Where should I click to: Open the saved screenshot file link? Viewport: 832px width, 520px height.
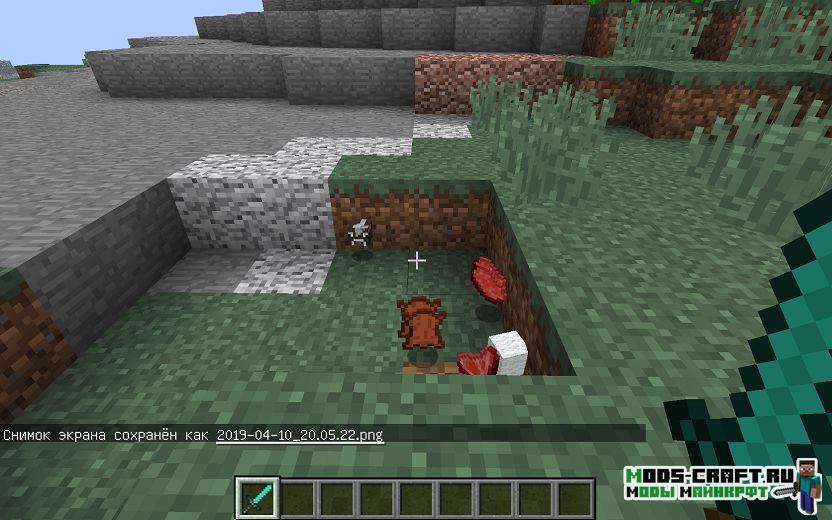(300, 435)
